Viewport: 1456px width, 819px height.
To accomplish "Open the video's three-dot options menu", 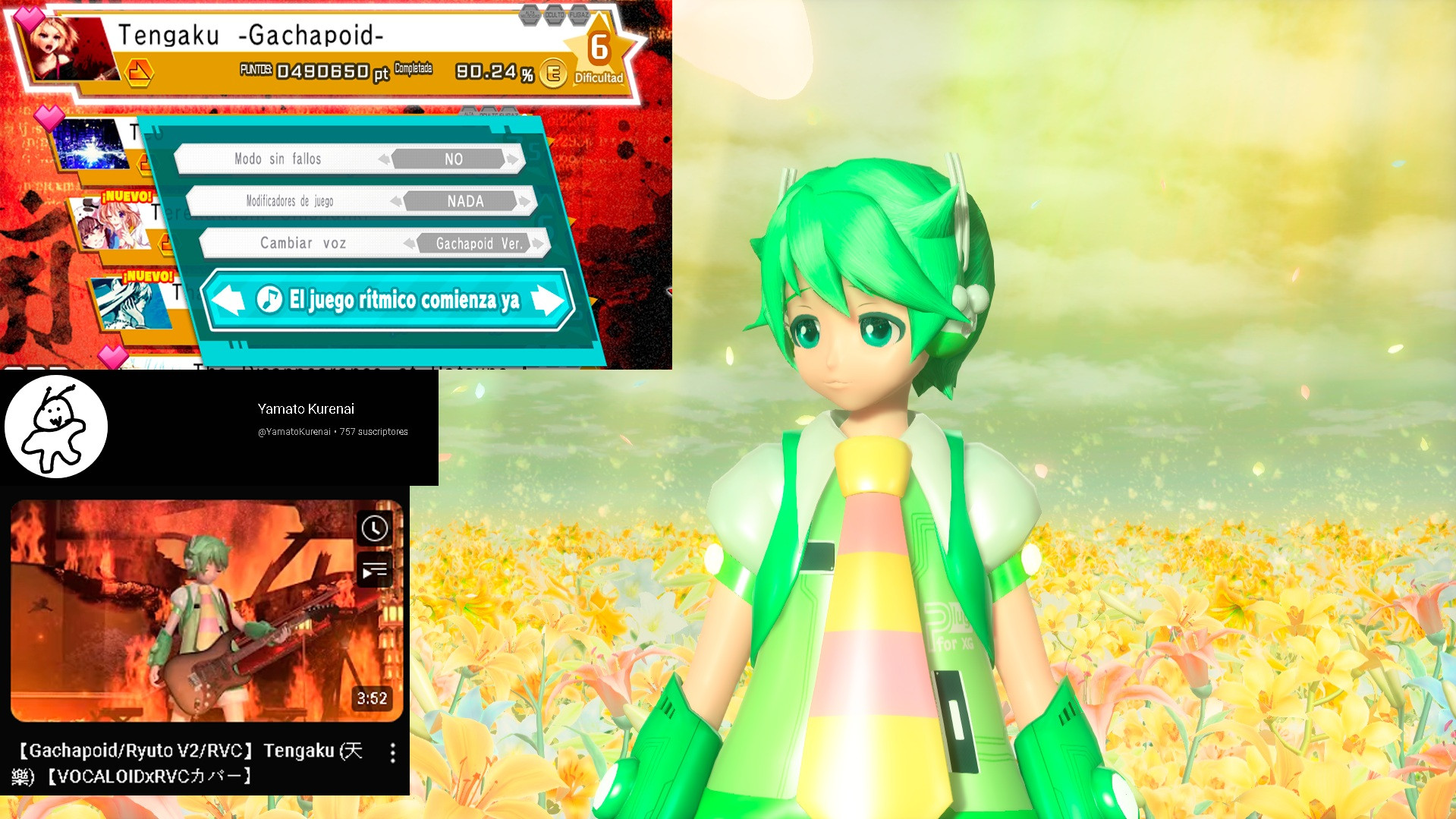I will pyautogui.click(x=392, y=753).
